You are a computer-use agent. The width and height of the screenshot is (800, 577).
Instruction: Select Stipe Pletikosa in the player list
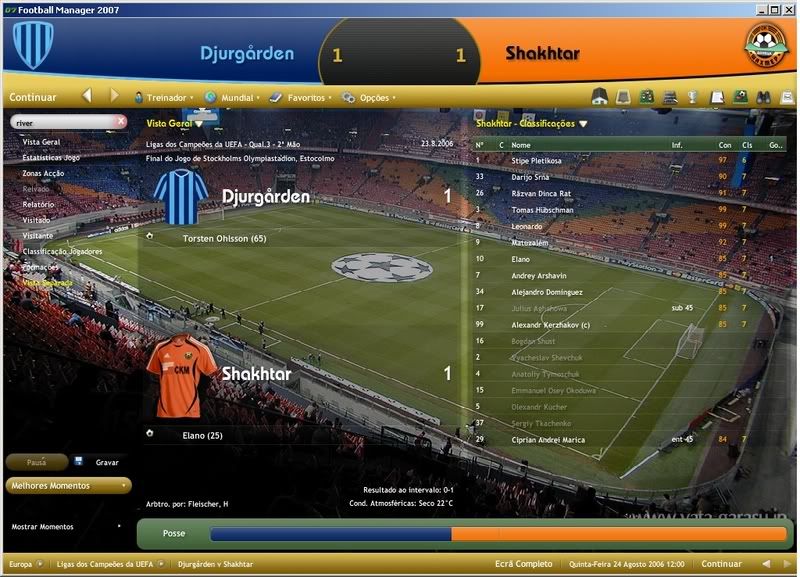[x=537, y=160]
